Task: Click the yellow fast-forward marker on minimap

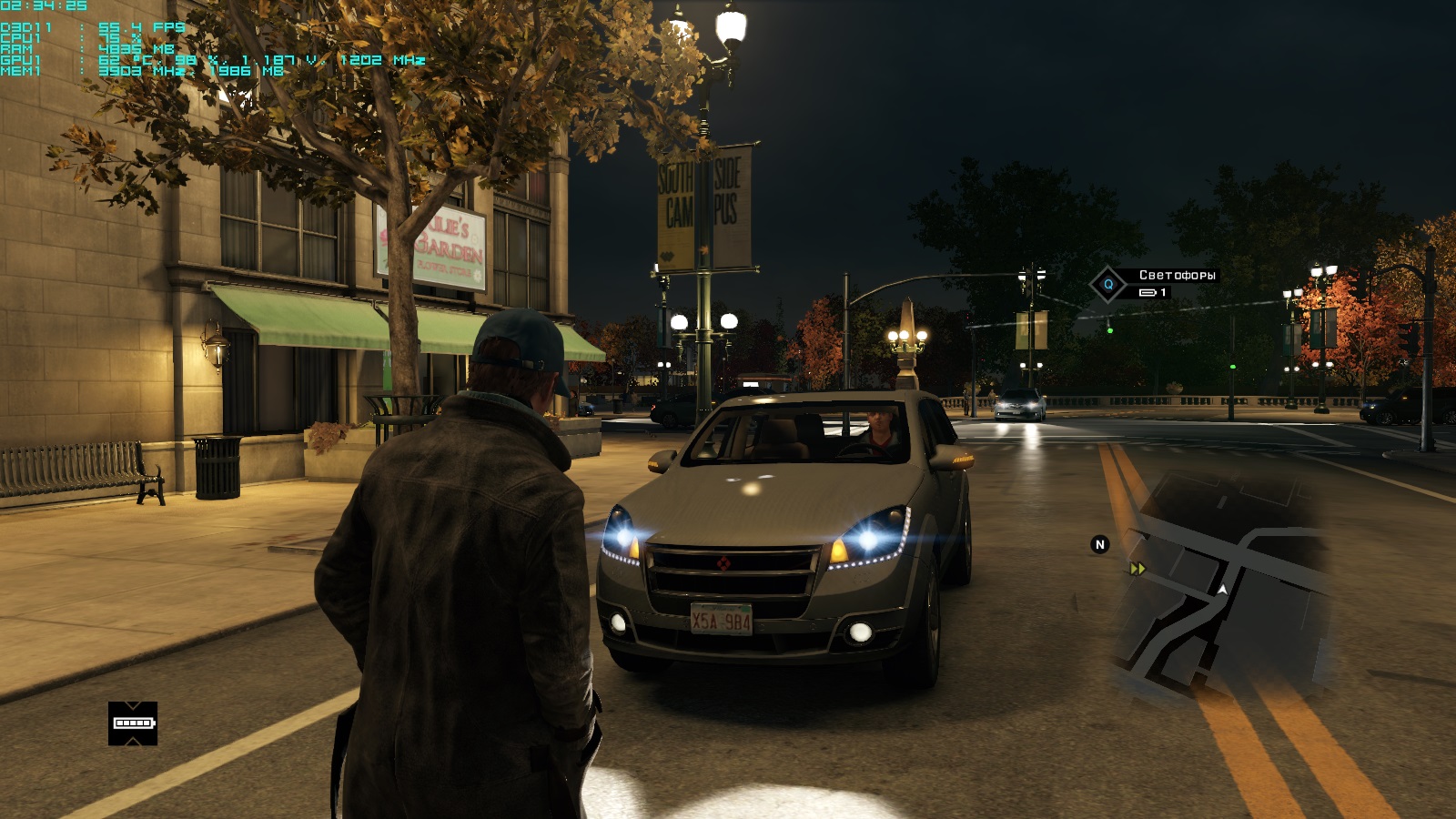Action: [1137, 569]
